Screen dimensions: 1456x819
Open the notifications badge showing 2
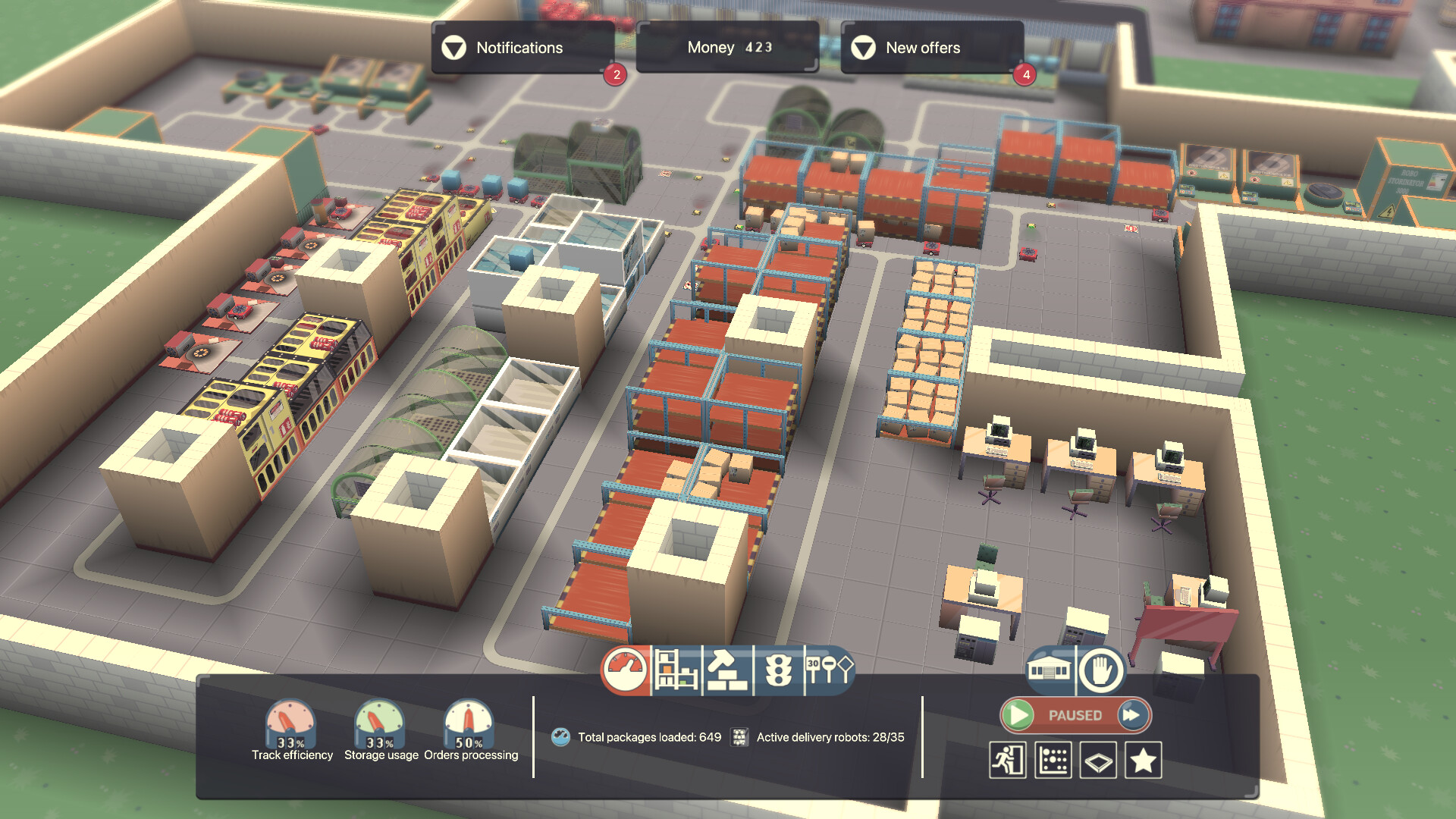(x=613, y=74)
